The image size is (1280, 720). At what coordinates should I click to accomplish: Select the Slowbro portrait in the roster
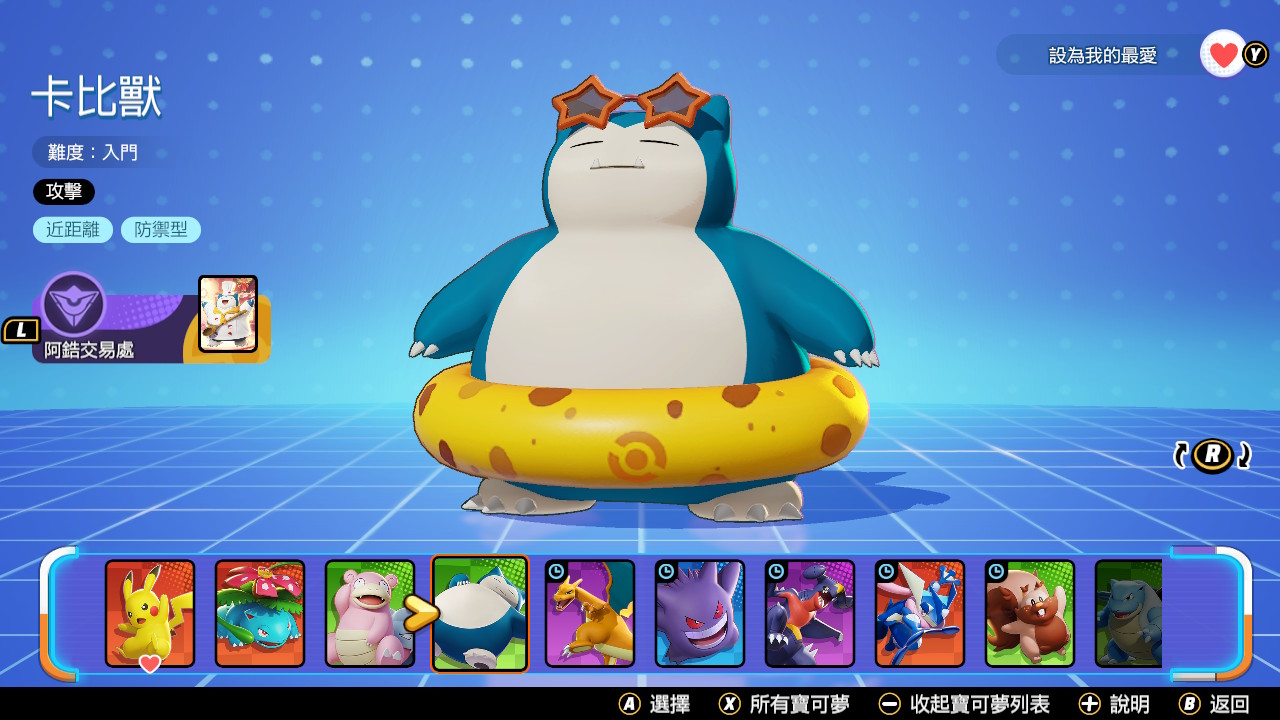point(371,614)
